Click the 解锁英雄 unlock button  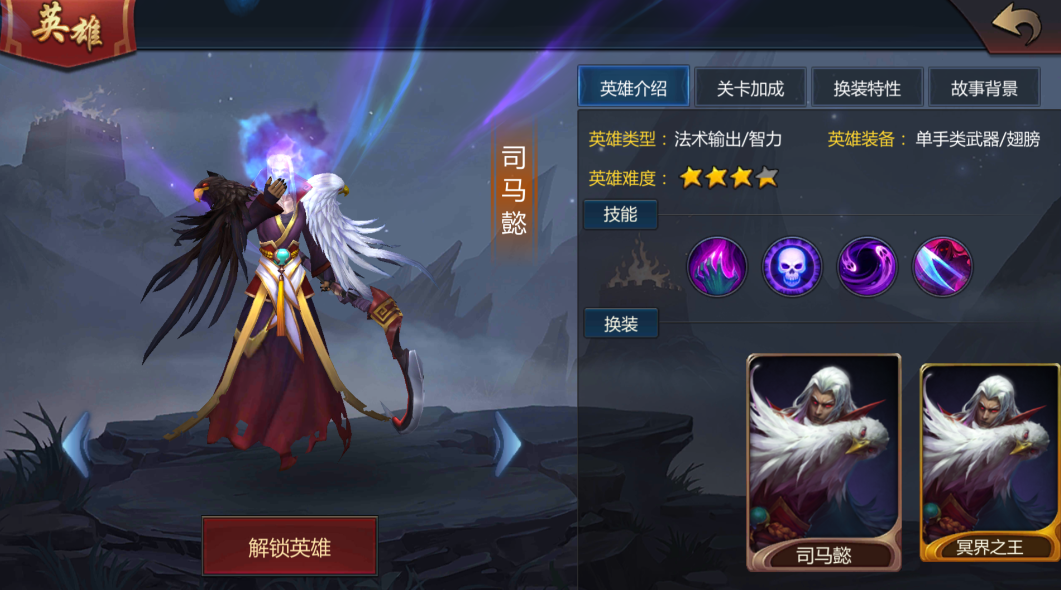click(289, 546)
